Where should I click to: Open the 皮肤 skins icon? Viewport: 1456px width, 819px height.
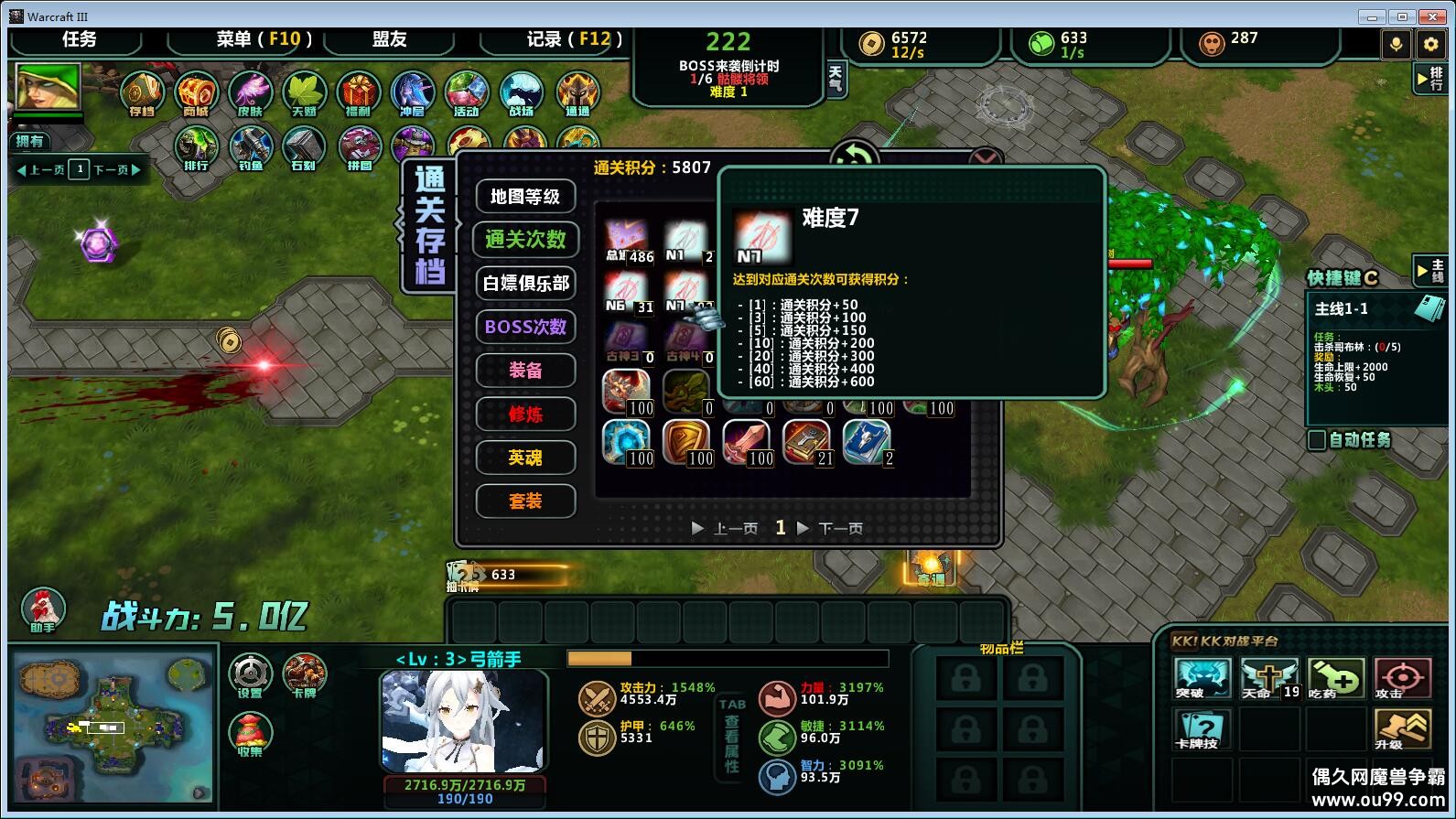pyautogui.click(x=249, y=94)
